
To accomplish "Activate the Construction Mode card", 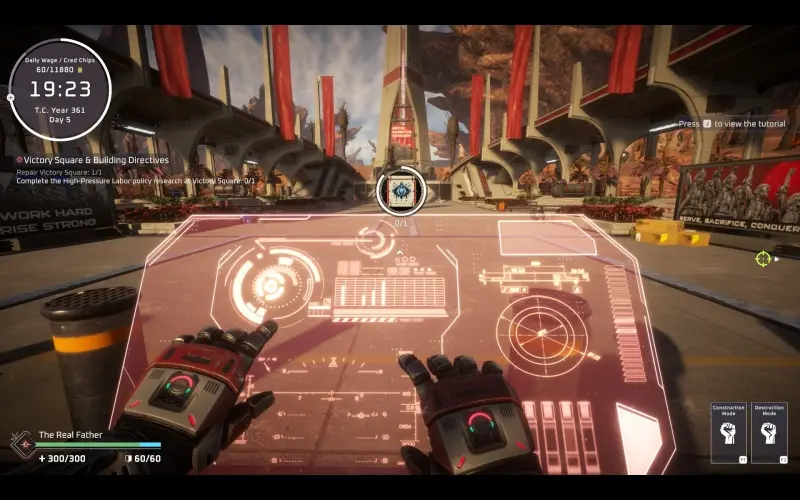I will [728, 433].
